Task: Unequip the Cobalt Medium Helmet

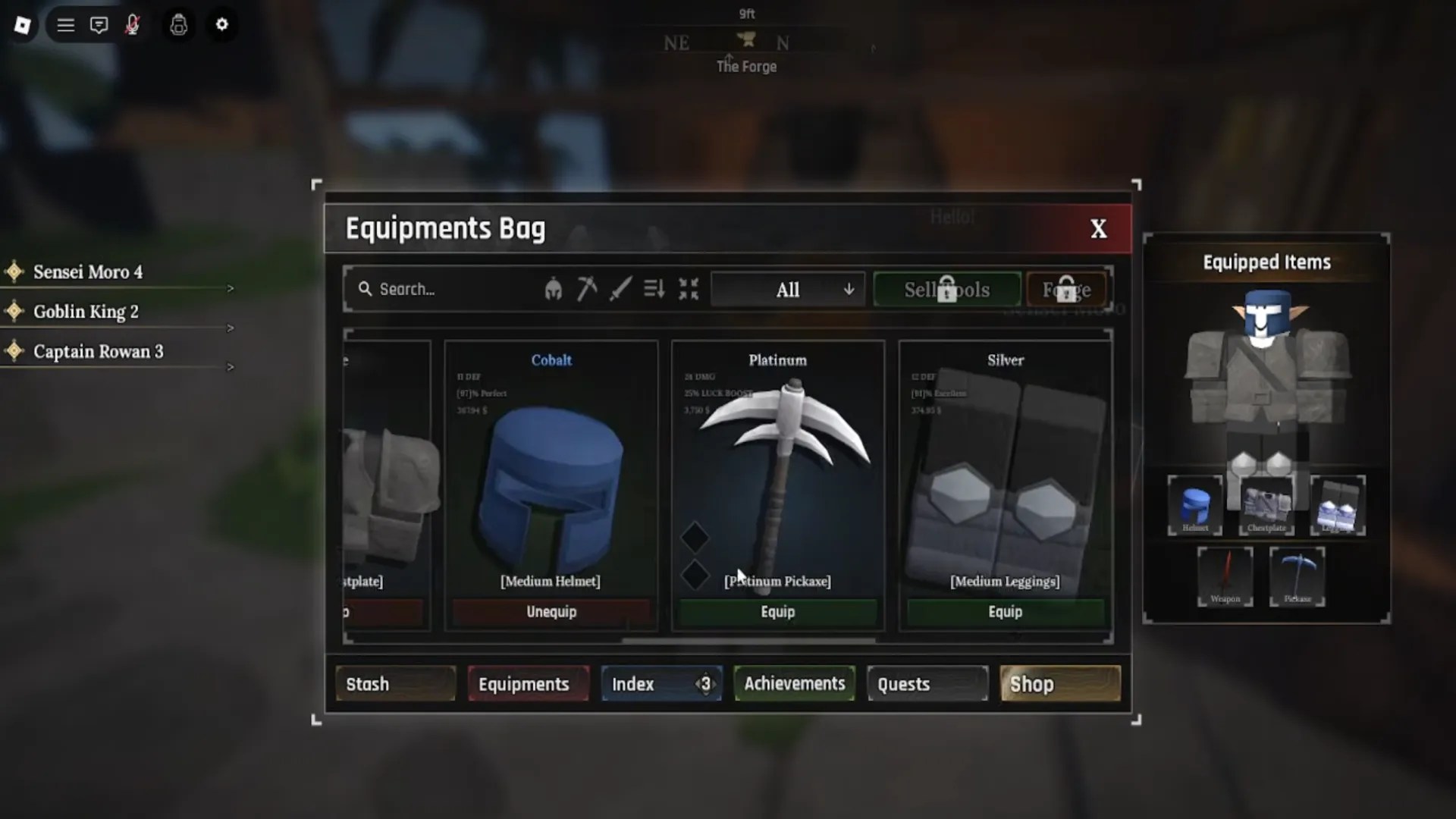Action: coord(551,612)
